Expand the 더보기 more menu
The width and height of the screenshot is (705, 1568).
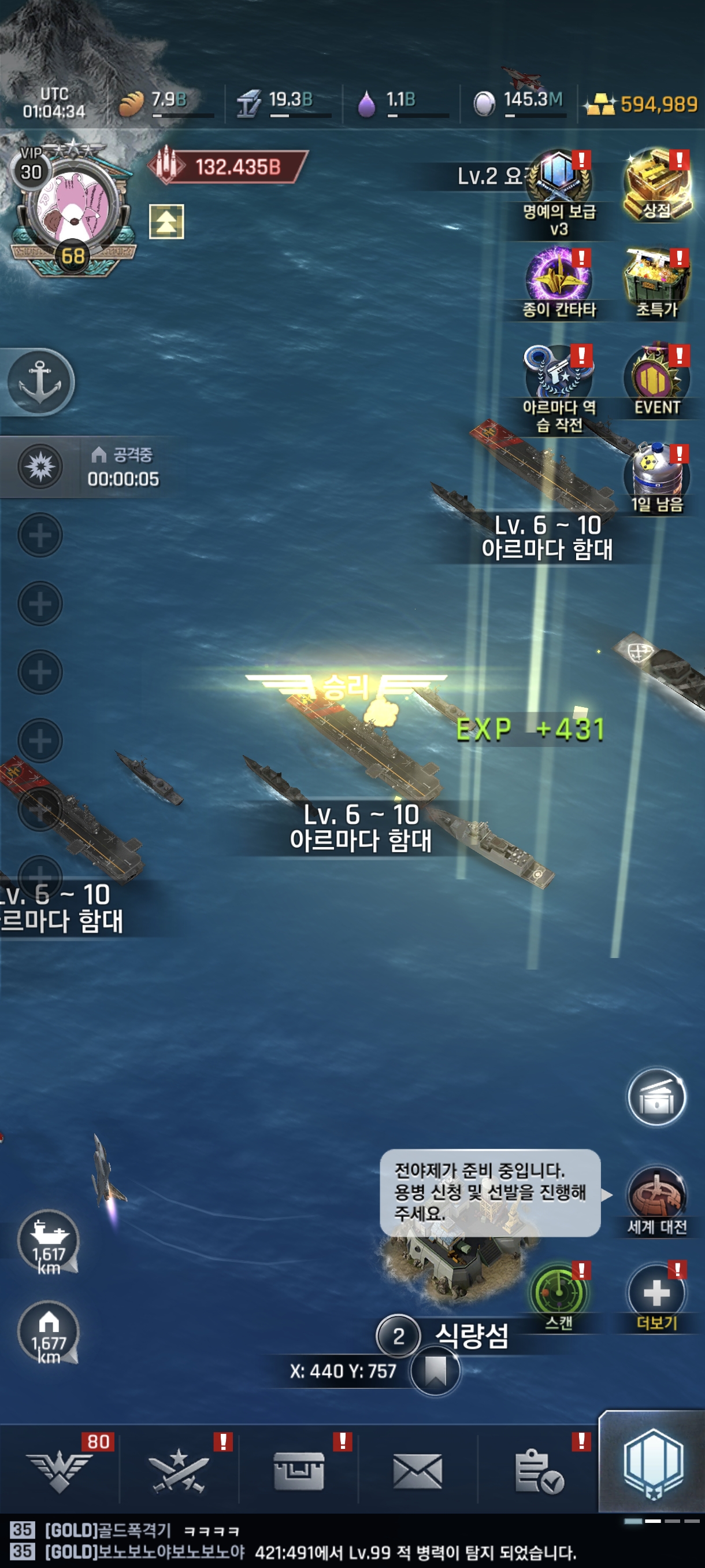pos(656,1296)
